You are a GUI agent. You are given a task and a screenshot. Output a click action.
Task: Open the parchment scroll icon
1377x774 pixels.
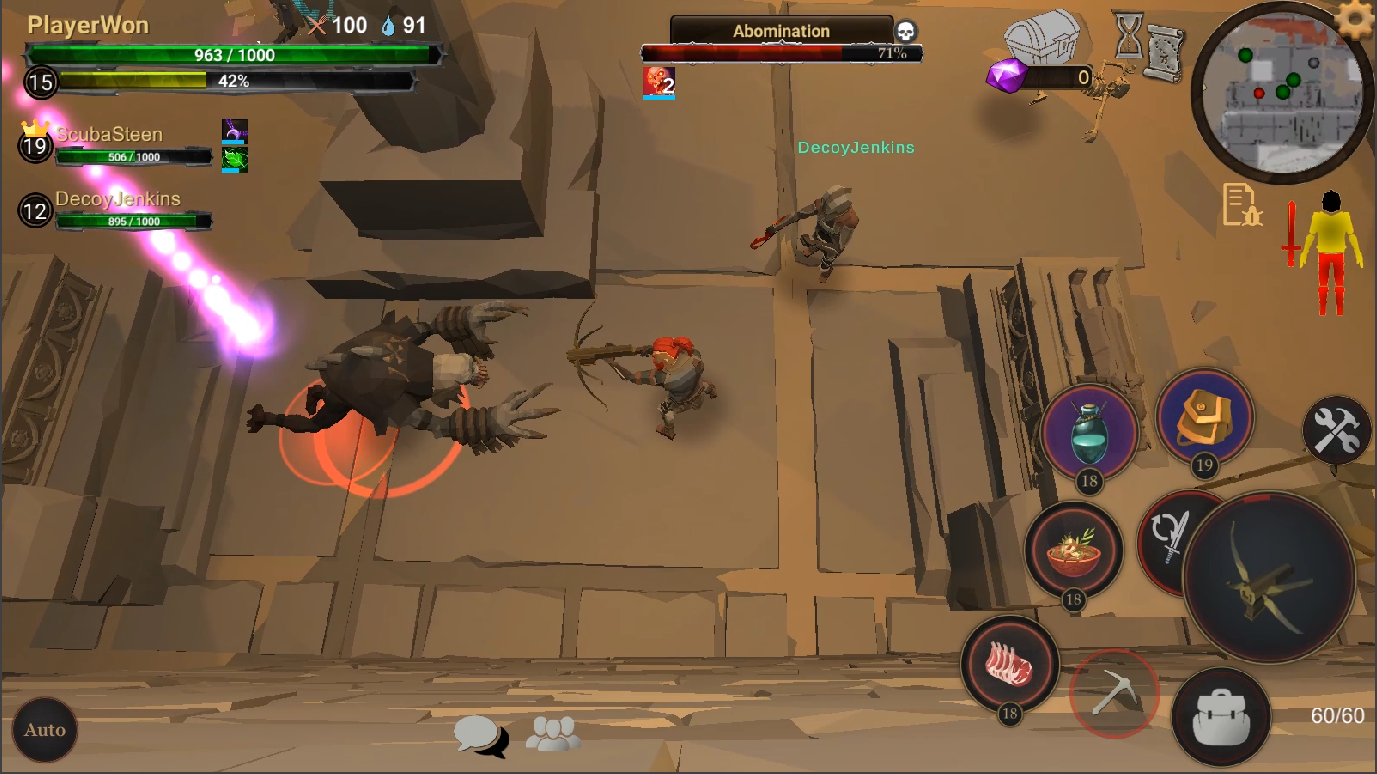coord(1164,48)
